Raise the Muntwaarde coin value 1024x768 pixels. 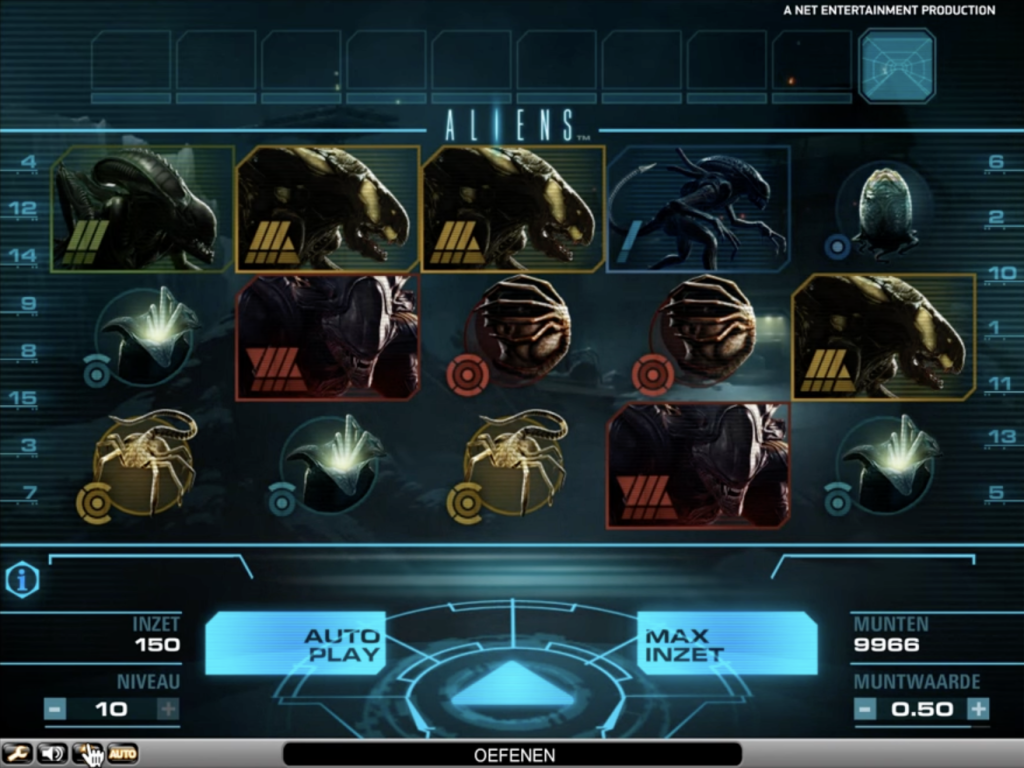tap(978, 709)
